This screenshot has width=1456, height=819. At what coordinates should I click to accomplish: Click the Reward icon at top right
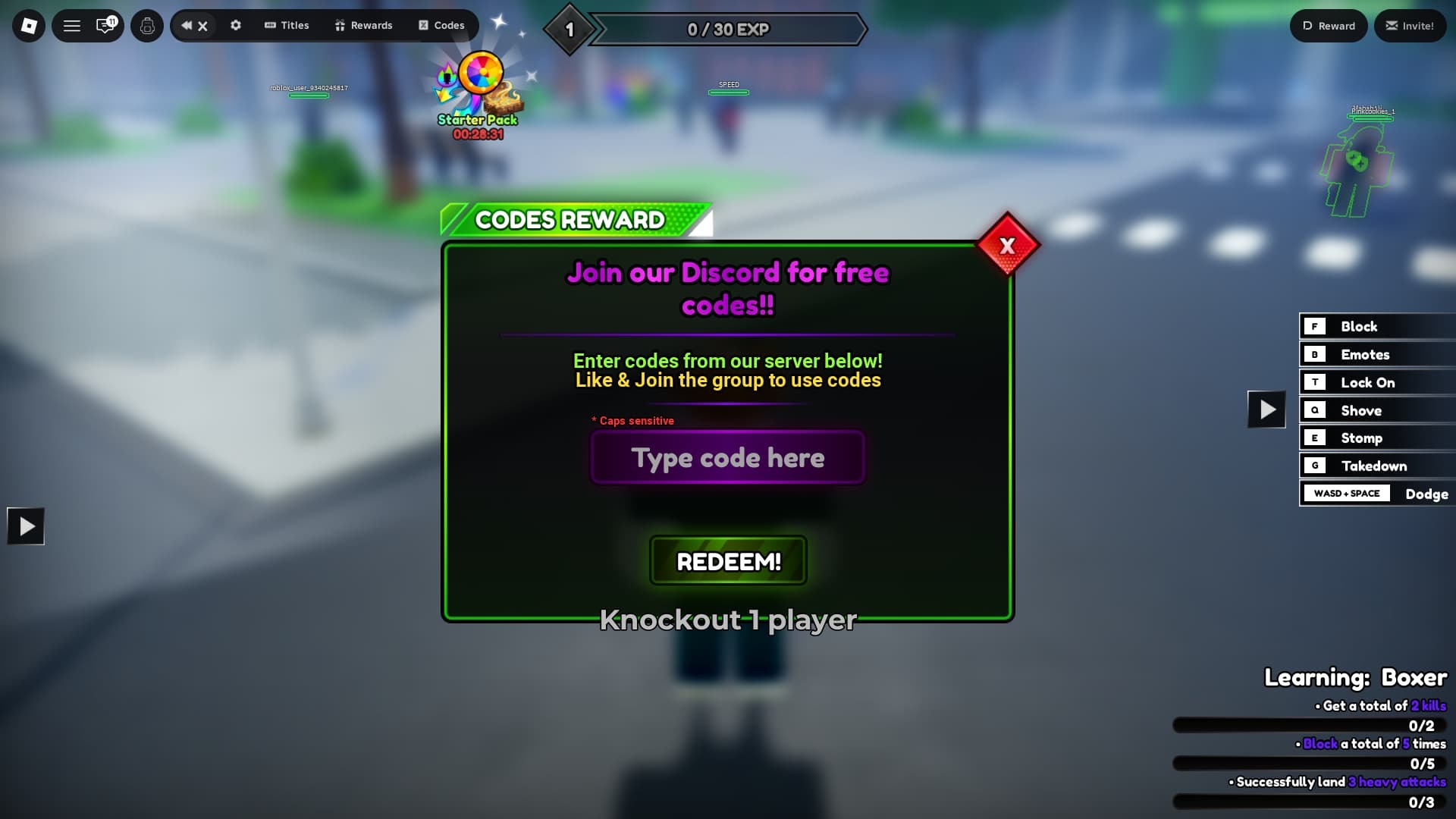tap(1328, 25)
